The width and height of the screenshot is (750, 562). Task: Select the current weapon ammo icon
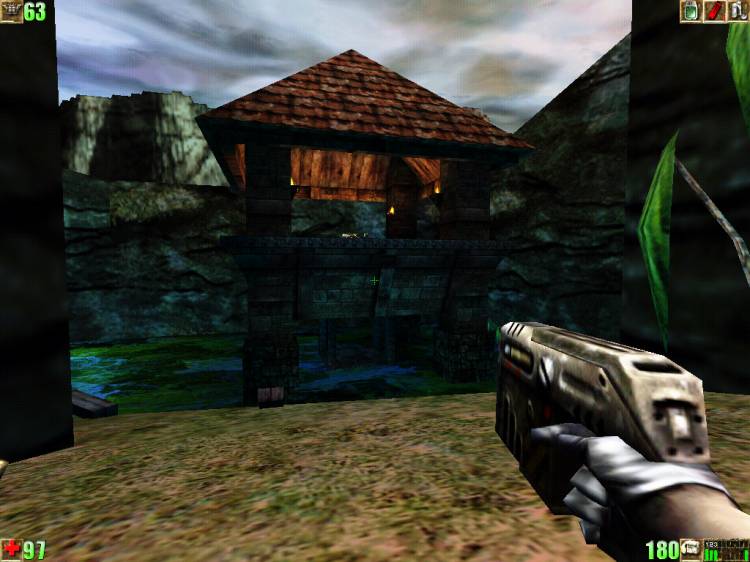(x=690, y=549)
